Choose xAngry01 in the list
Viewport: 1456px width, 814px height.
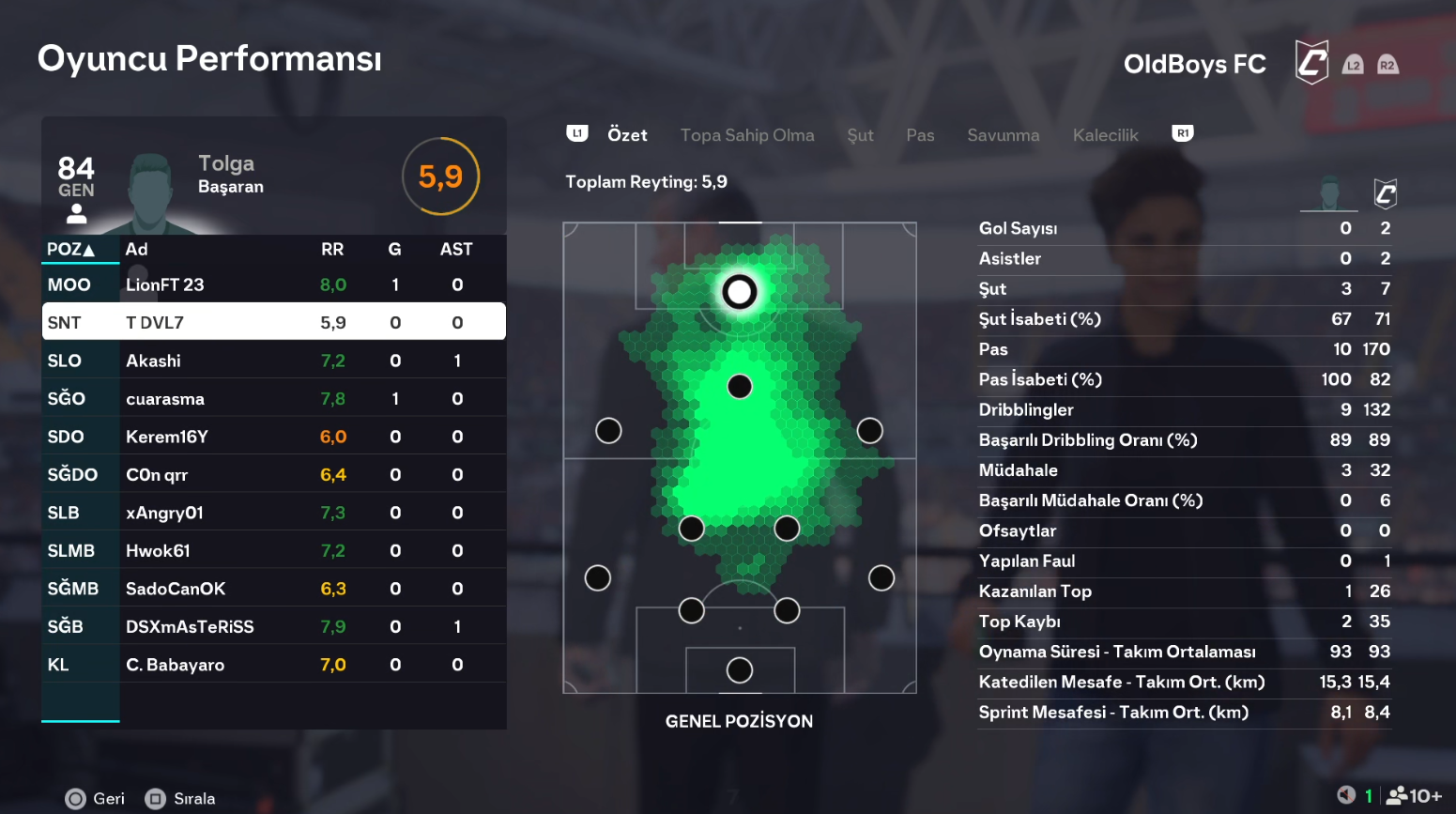point(273,513)
